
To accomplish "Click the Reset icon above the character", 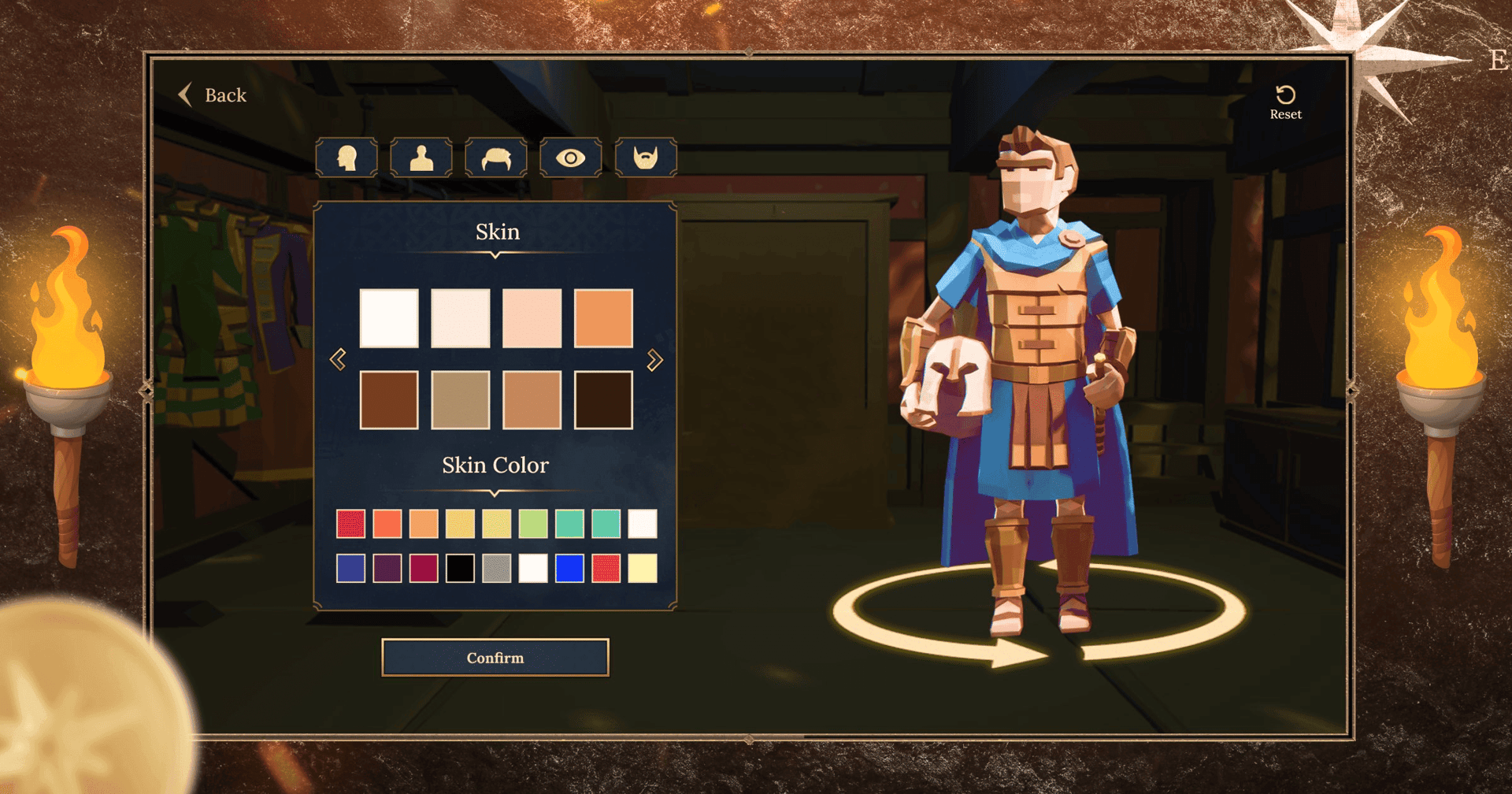I will (x=1285, y=95).
